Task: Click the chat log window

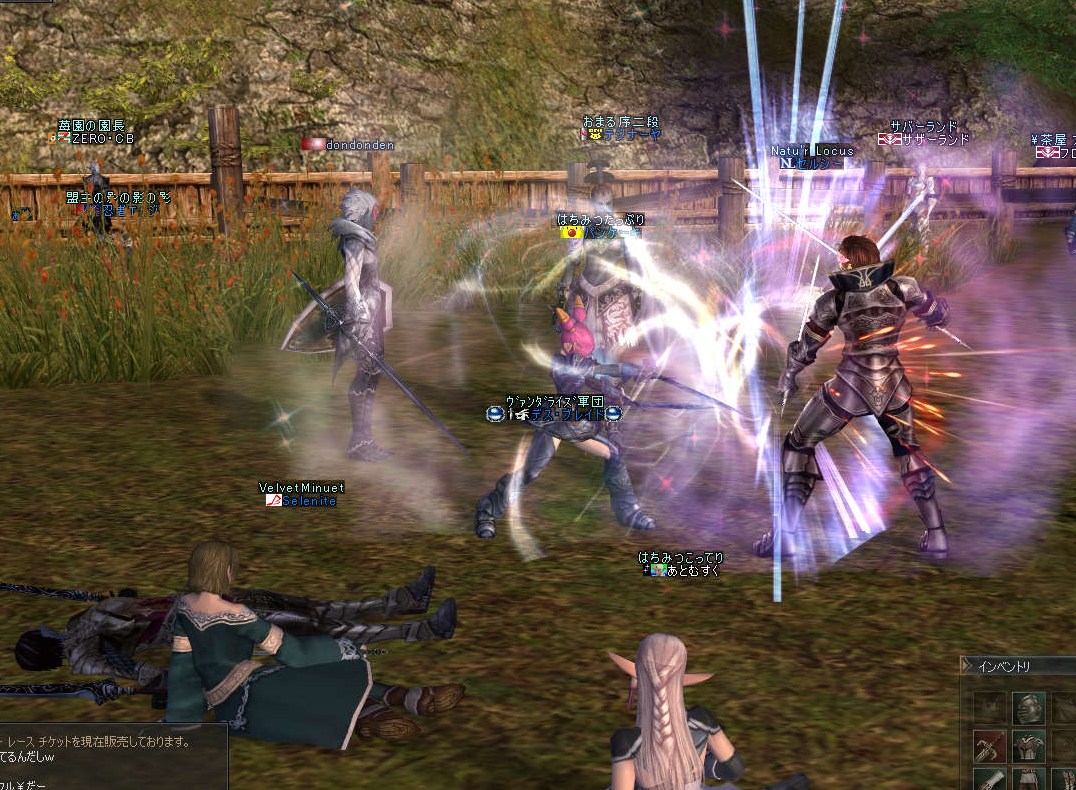Action: coord(112,757)
